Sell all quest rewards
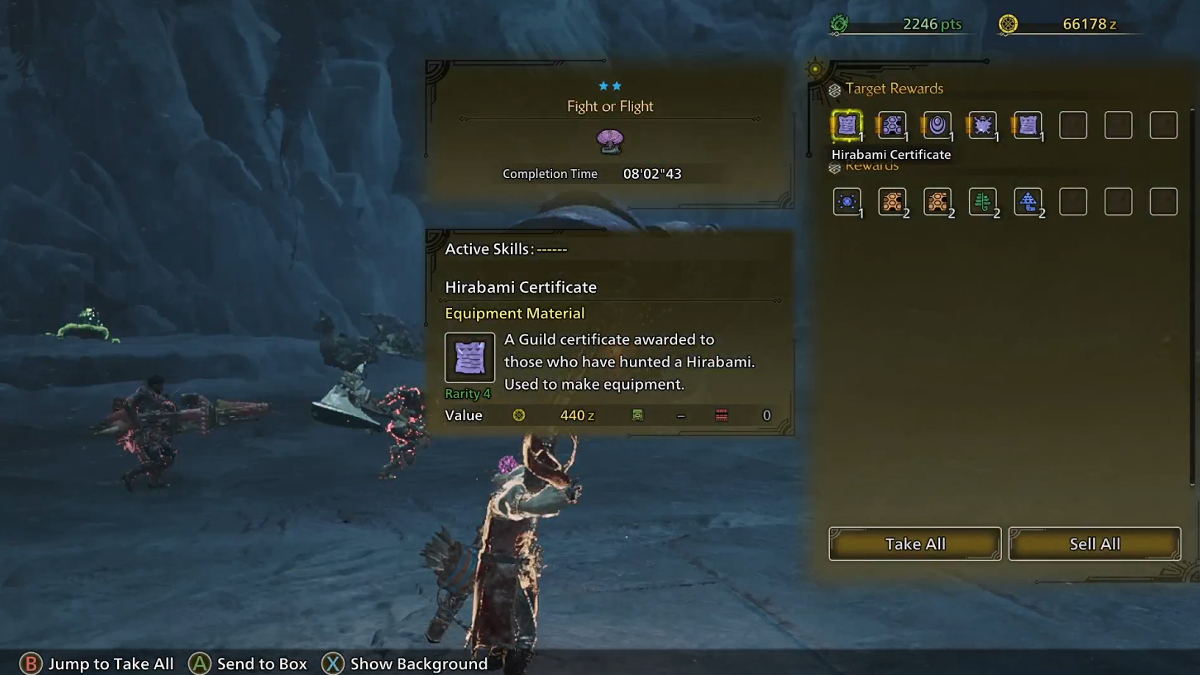 tap(1094, 544)
